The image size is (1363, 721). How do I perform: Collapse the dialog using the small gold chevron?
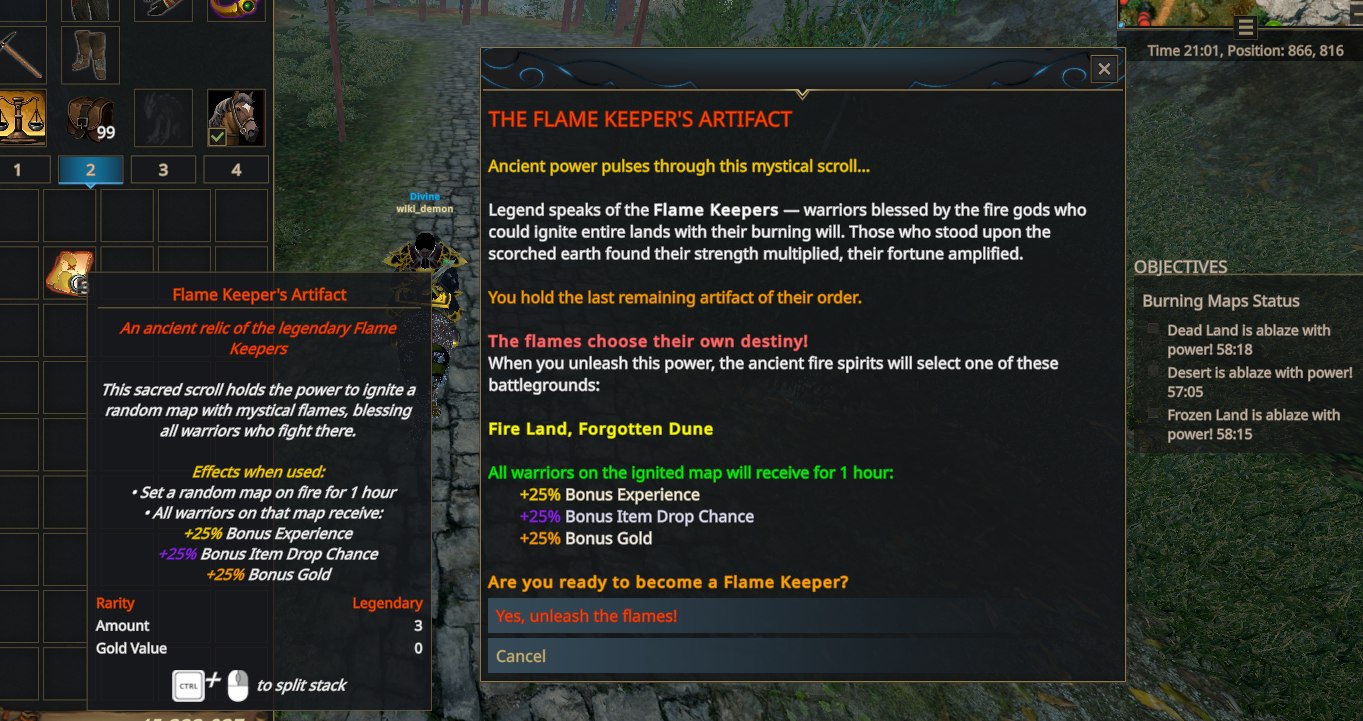pos(801,93)
